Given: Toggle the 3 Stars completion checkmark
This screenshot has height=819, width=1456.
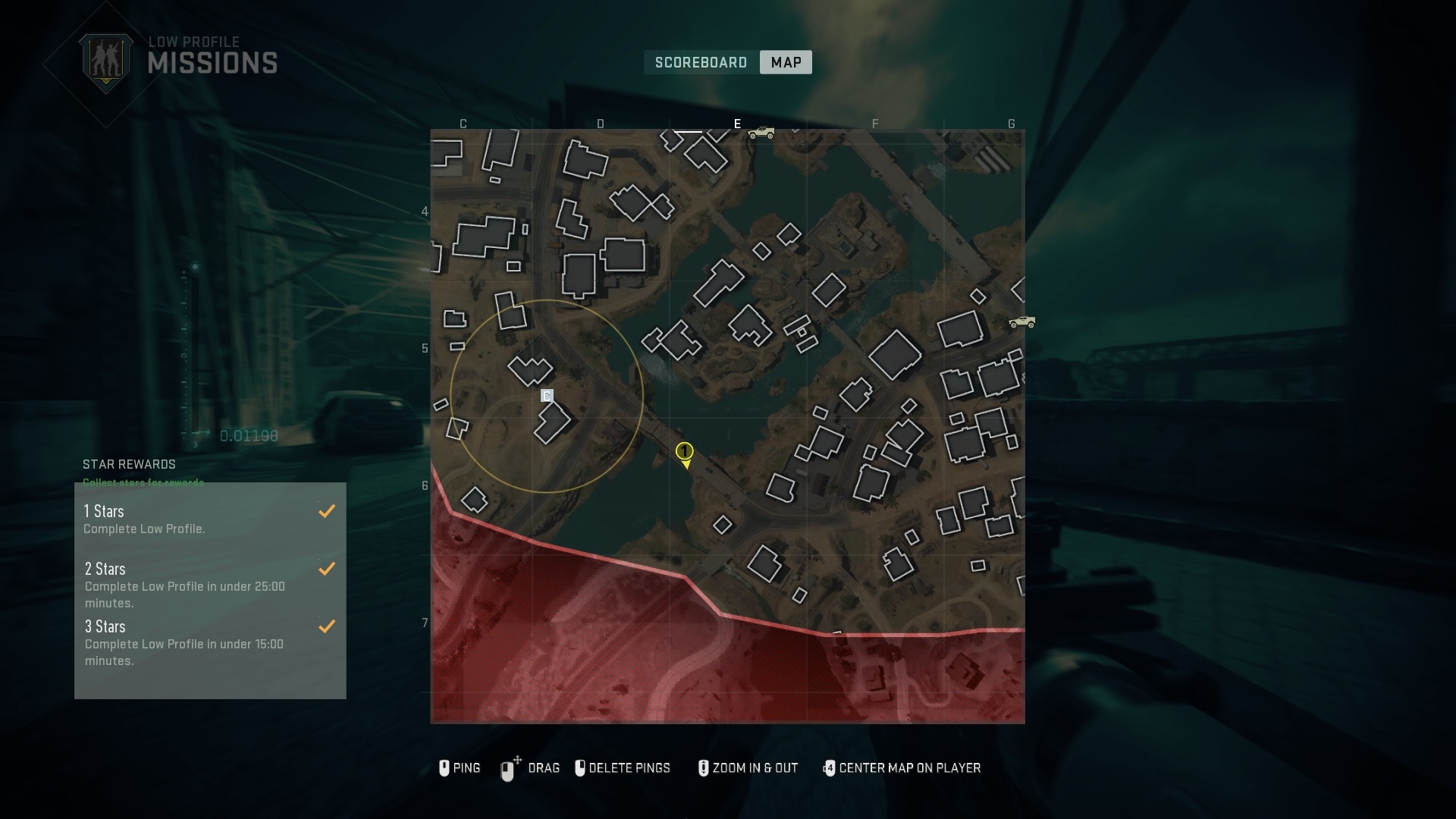Looking at the screenshot, I should [x=327, y=626].
